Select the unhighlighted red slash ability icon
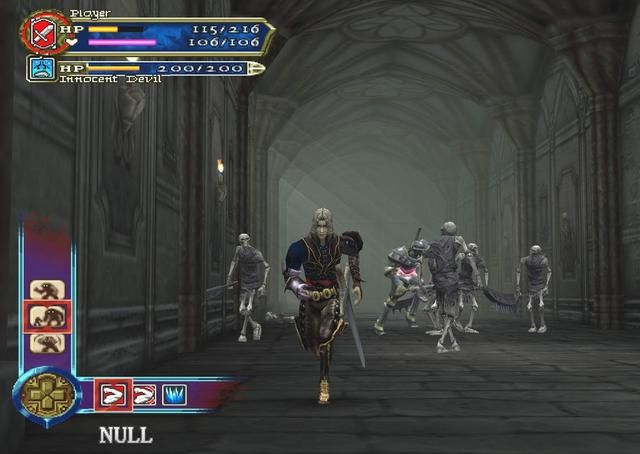Viewport: 640px width, 454px height. point(144,395)
